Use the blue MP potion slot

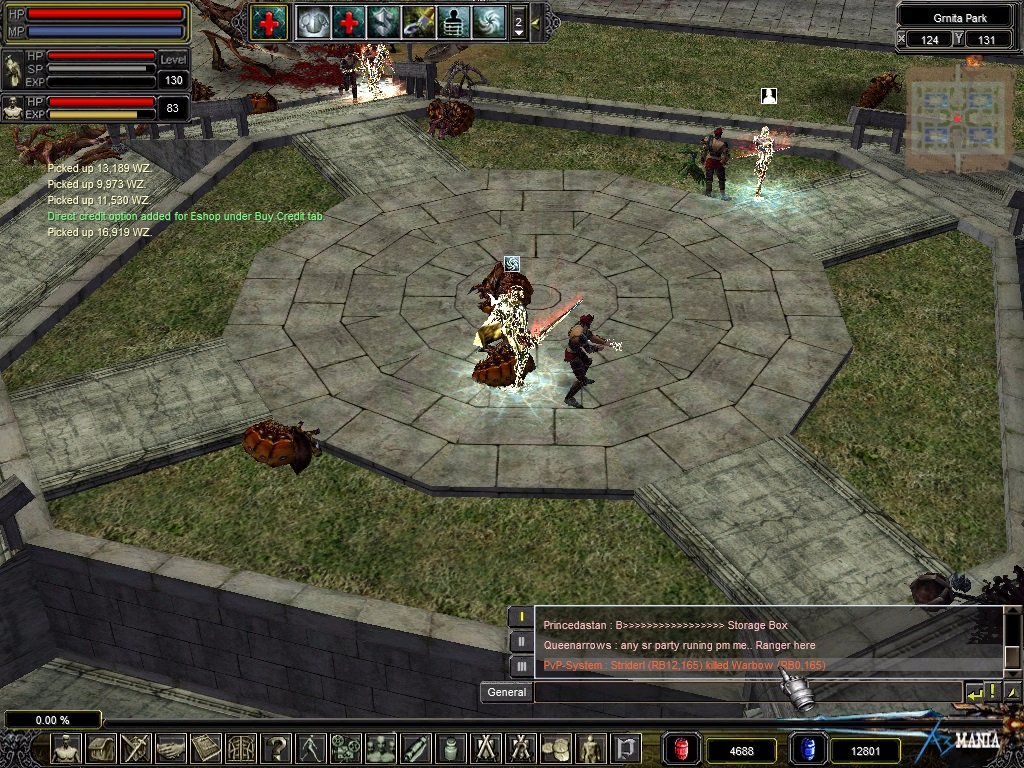click(807, 749)
